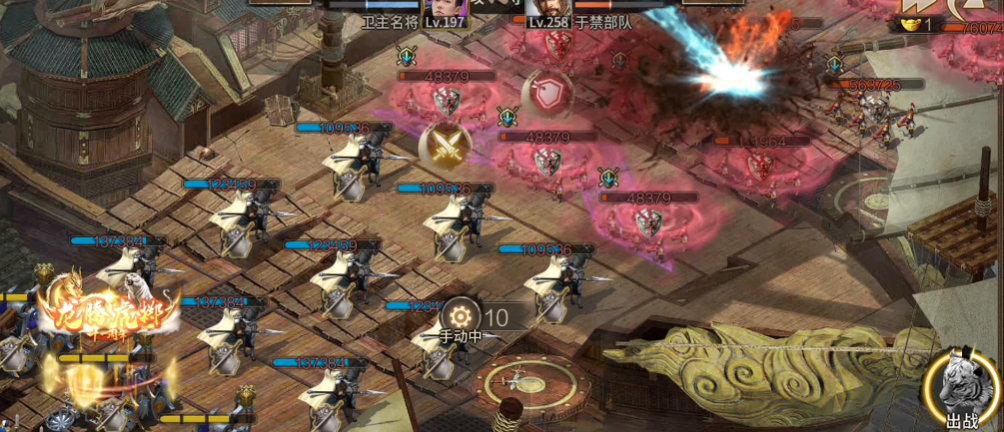The width and height of the screenshot is (1004, 432).
Task: Click the speed arrows icon by the gold ingot
Action: [x=970, y=8]
